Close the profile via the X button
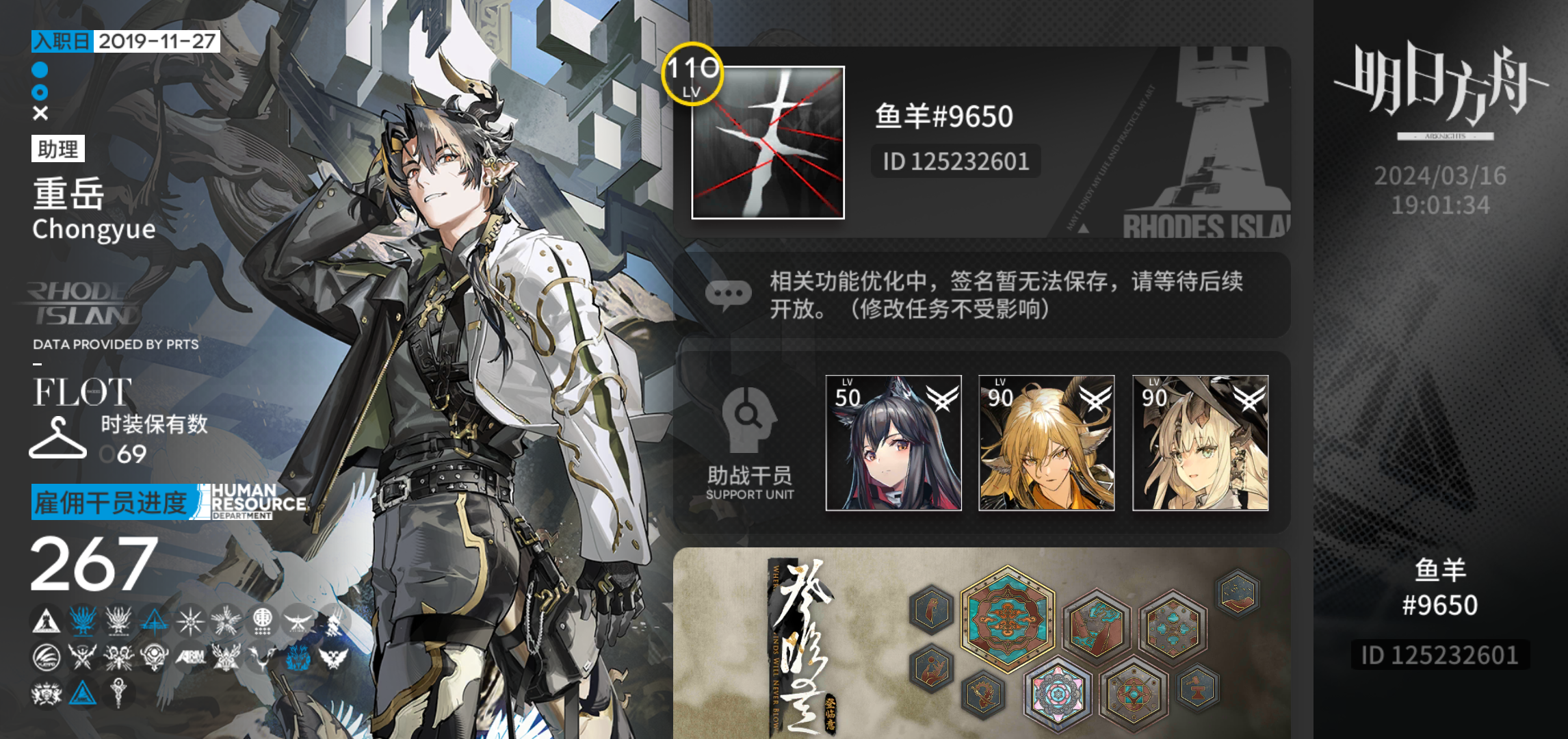Image resolution: width=1568 pixels, height=739 pixels. (x=39, y=114)
